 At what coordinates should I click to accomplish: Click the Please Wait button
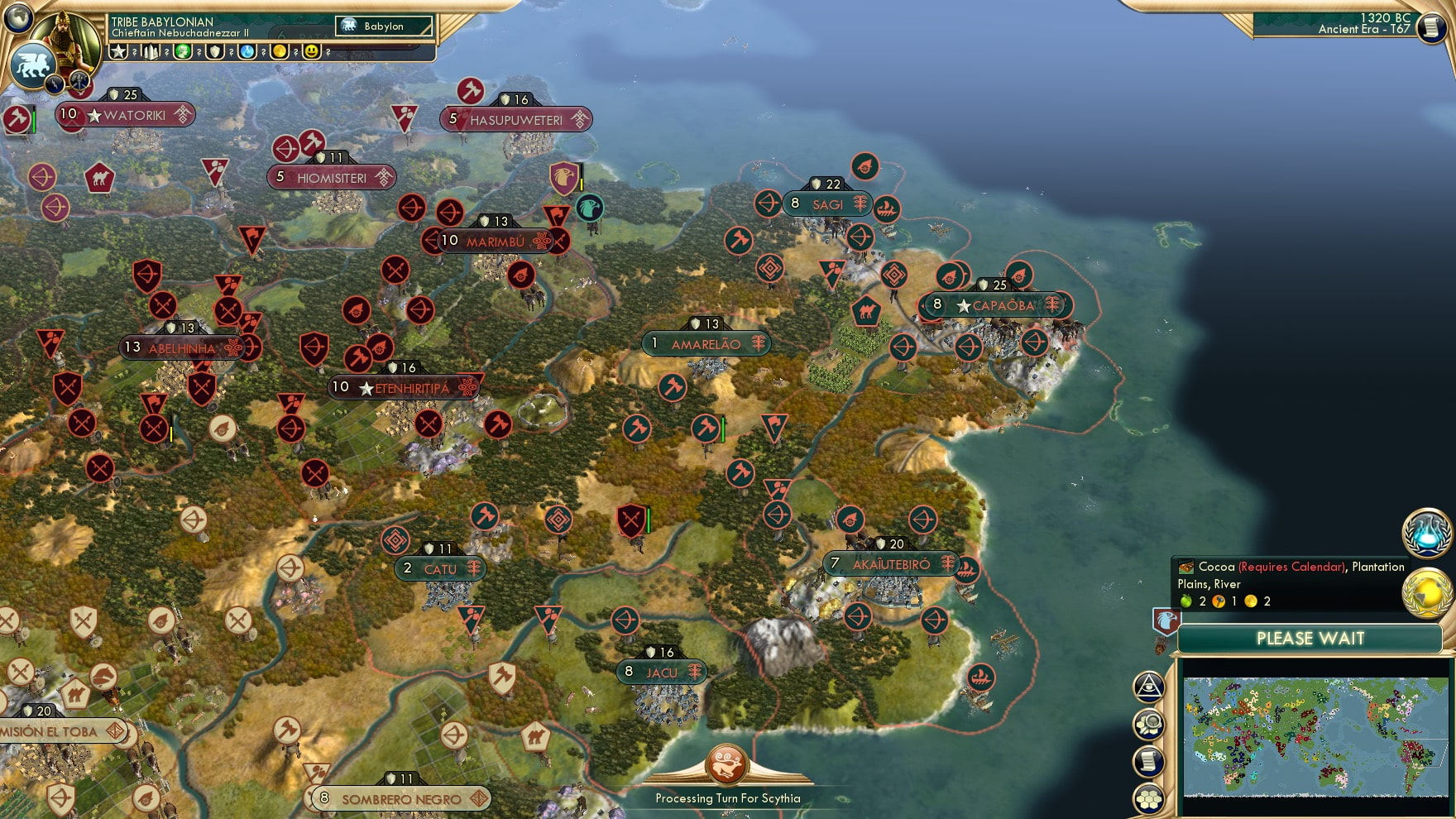pos(1310,638)
